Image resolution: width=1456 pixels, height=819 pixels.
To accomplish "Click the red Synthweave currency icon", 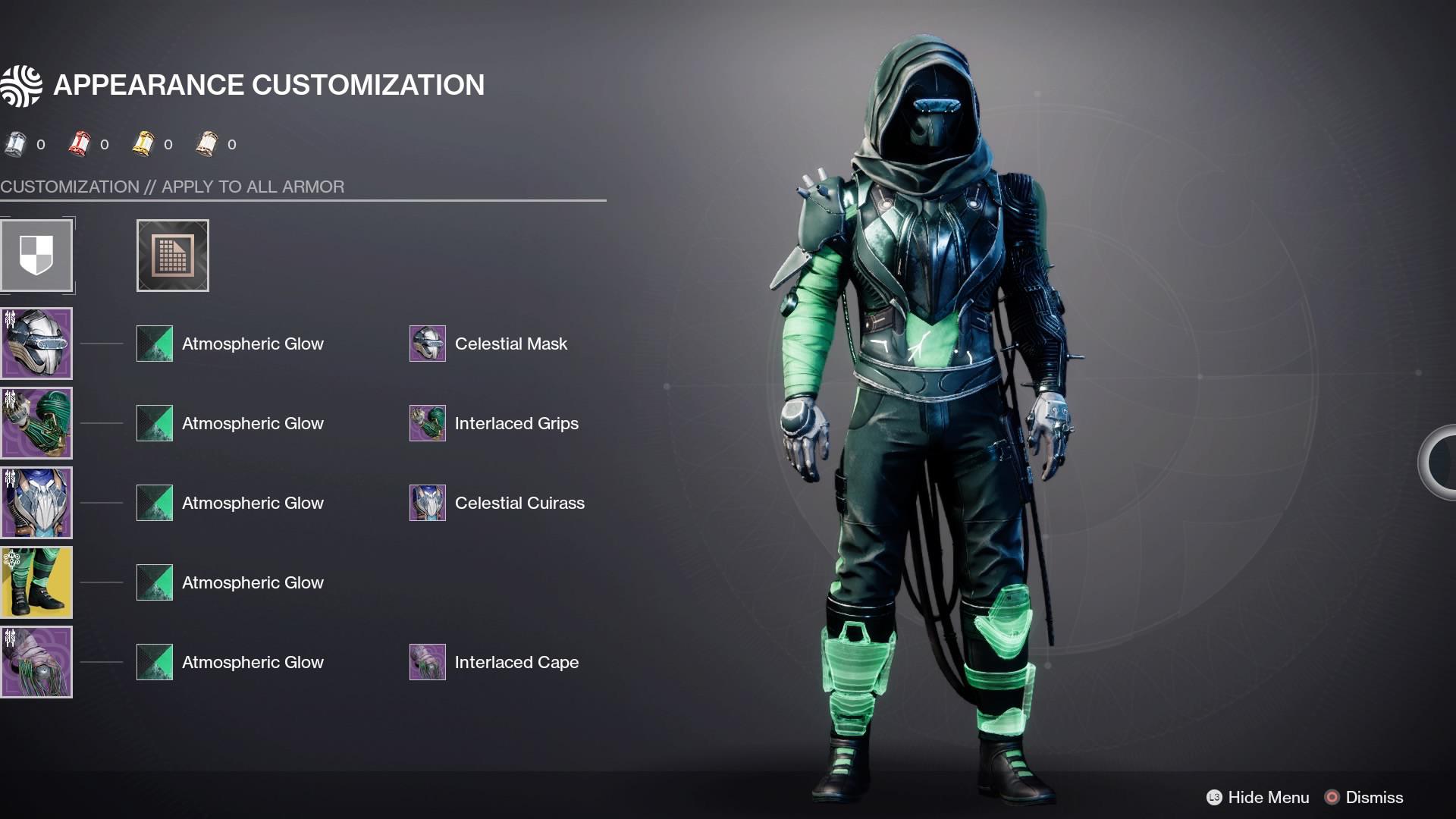I will (x=80, y=143).
